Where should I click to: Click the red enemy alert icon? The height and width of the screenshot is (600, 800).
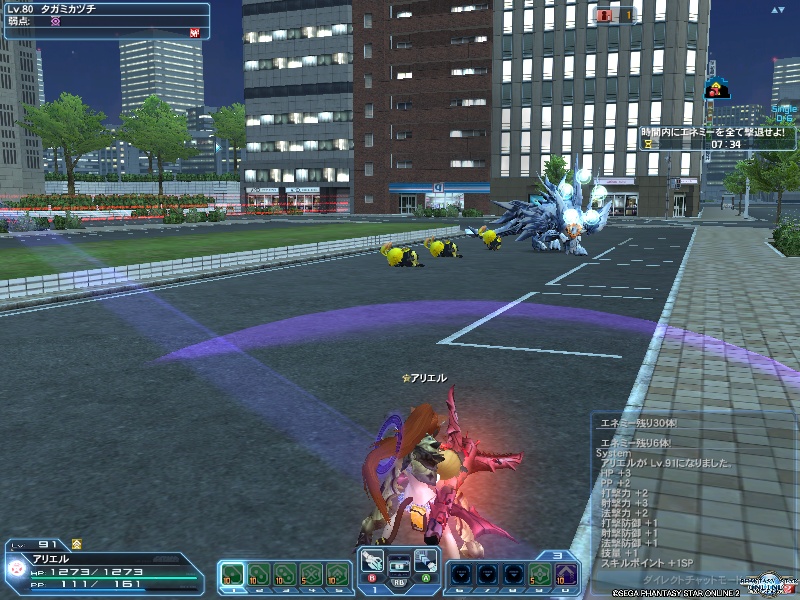pyautogui.click(x=603, y=15)
